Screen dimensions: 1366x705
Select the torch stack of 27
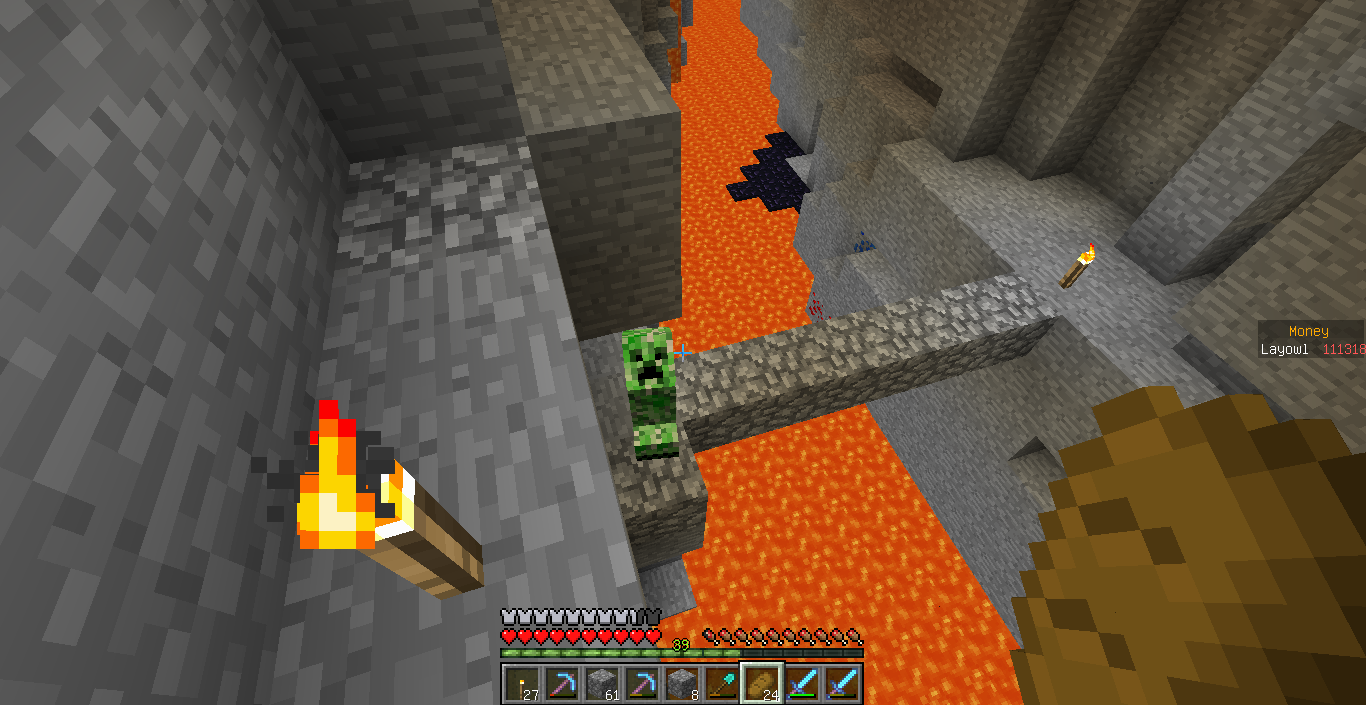tap(520, 683)
